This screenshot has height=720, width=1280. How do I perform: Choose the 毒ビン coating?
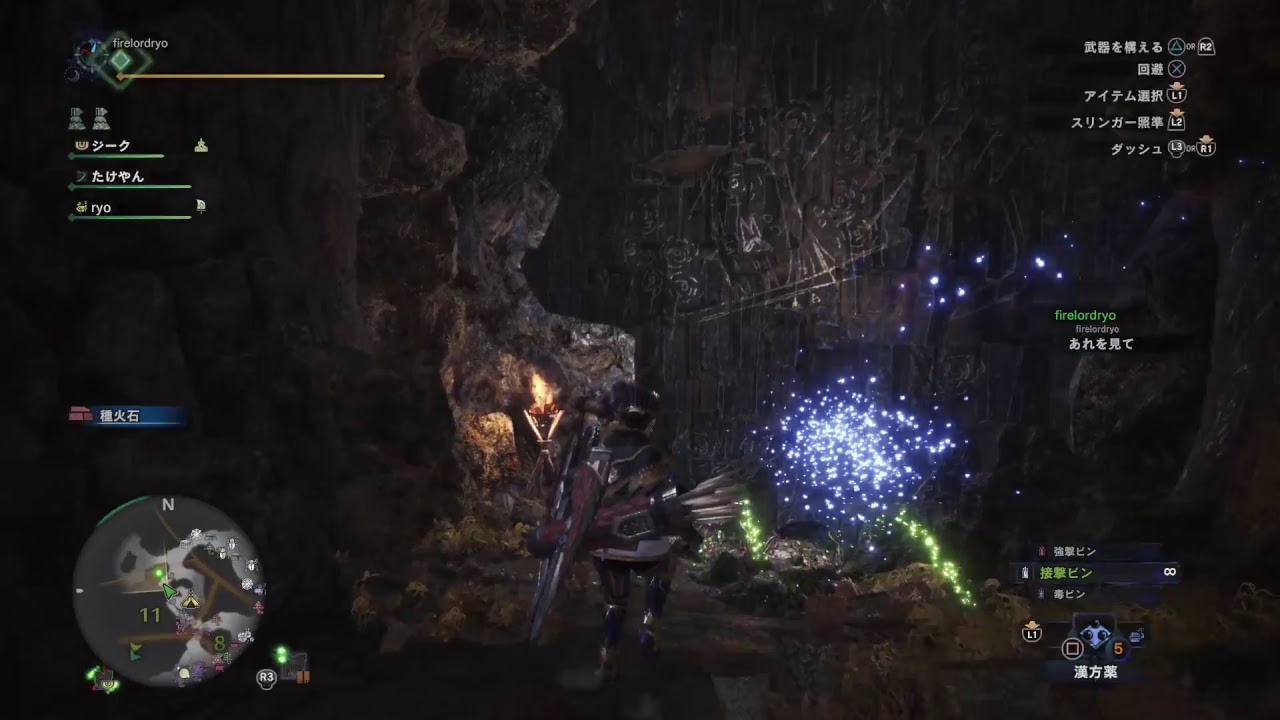(x=1068, y=594)
